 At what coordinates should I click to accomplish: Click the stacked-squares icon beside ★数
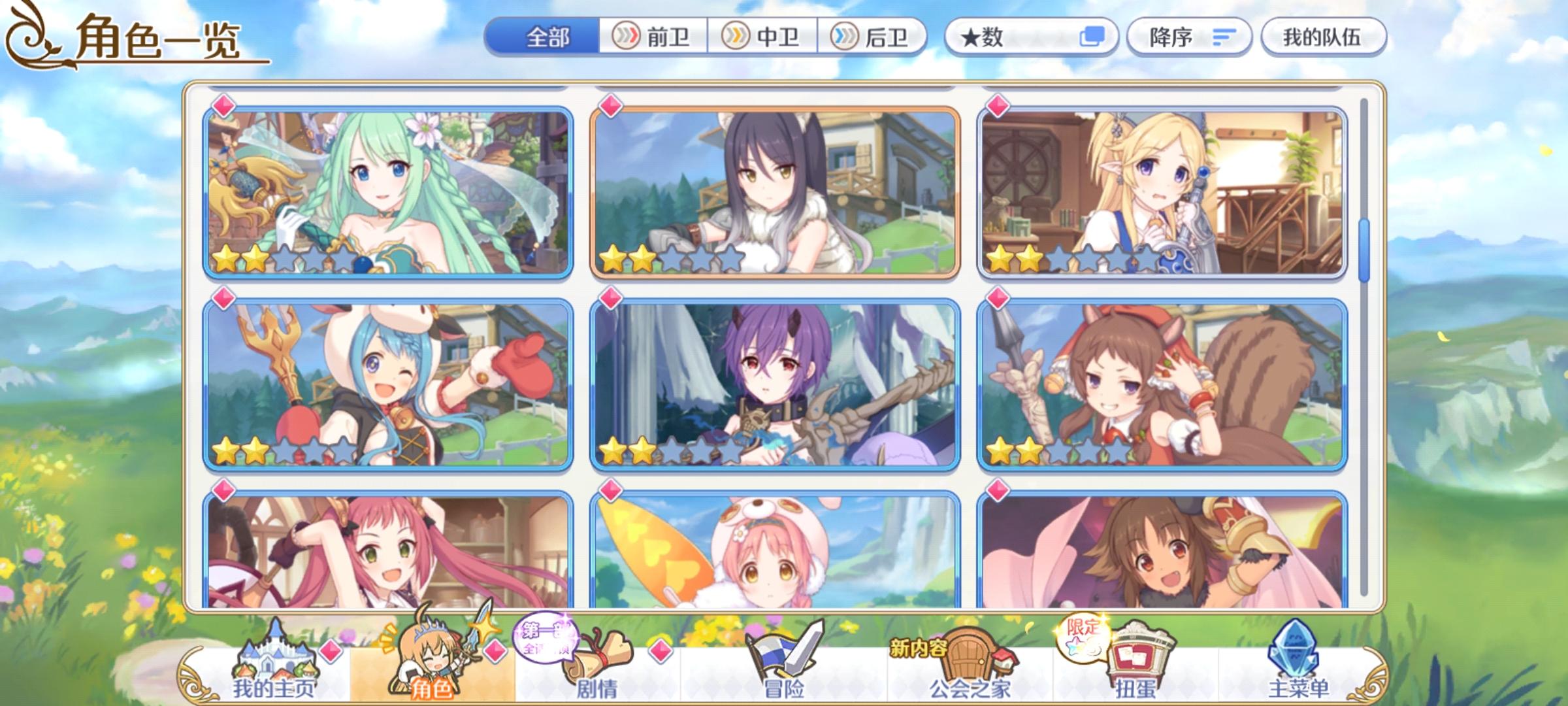tap(1093, 37)
